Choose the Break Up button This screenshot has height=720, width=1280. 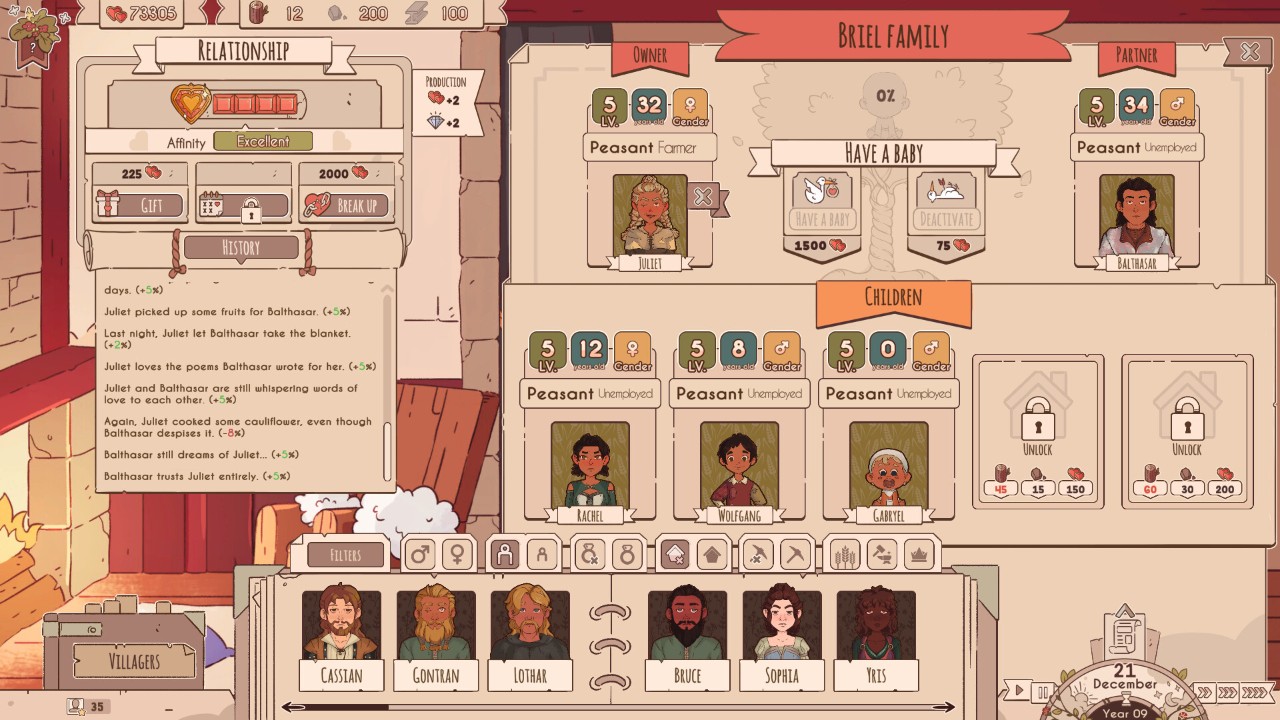346,206
